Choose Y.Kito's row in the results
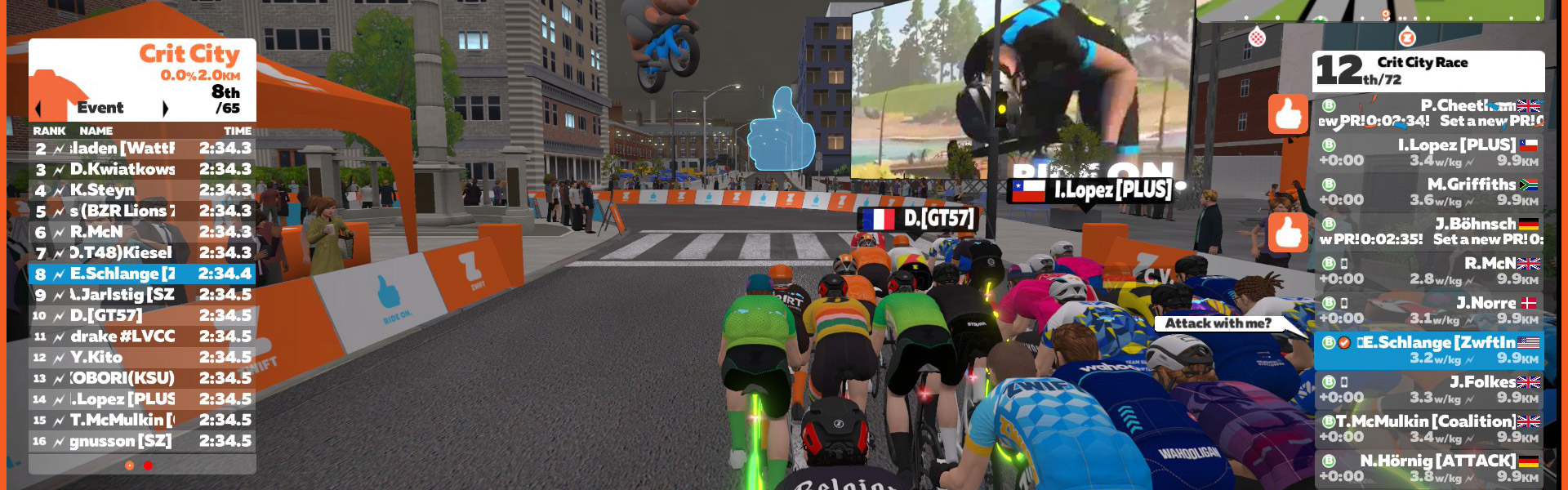 pyautogui.click(x=142, y=358)
